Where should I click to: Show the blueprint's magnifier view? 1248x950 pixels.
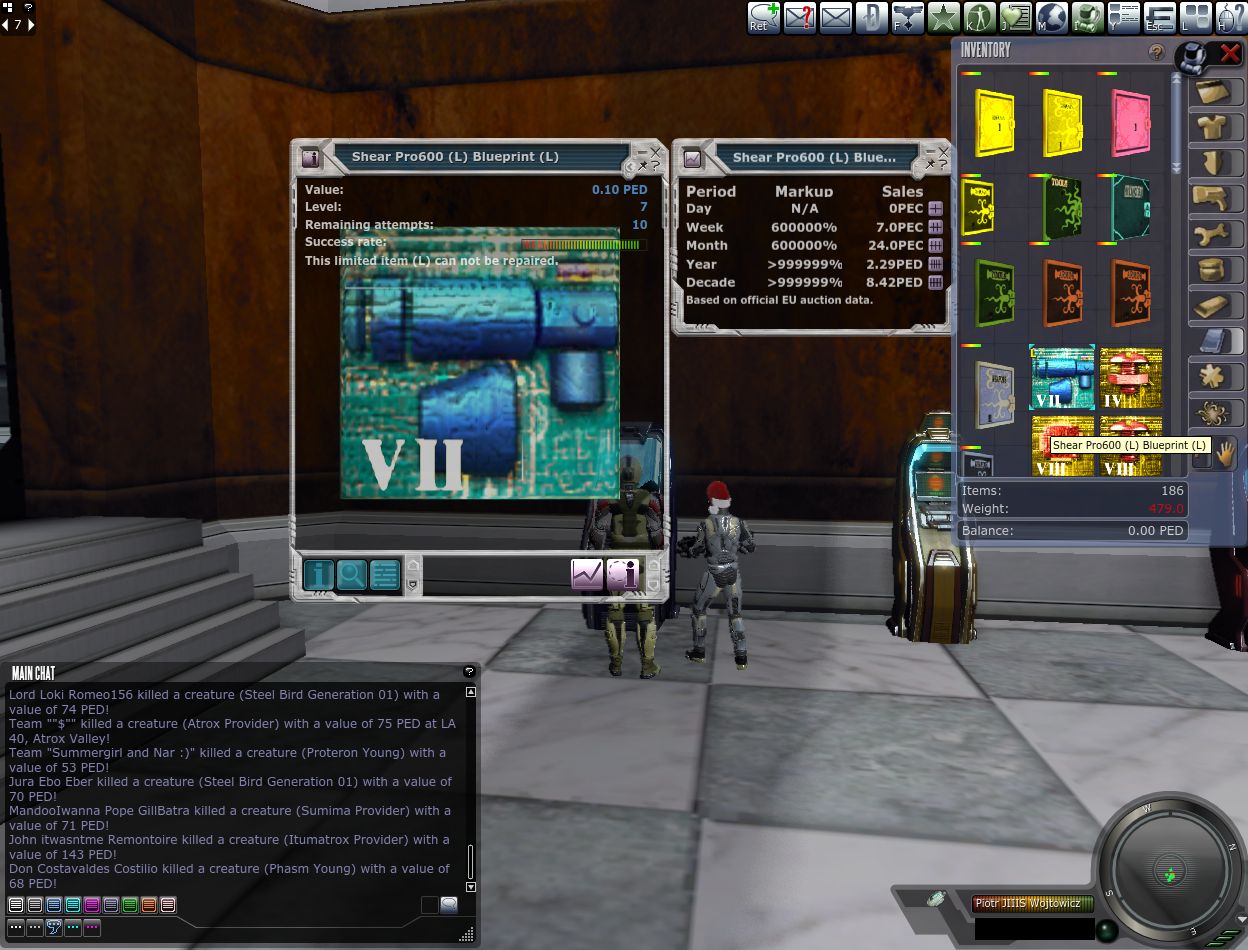[352, 574]
